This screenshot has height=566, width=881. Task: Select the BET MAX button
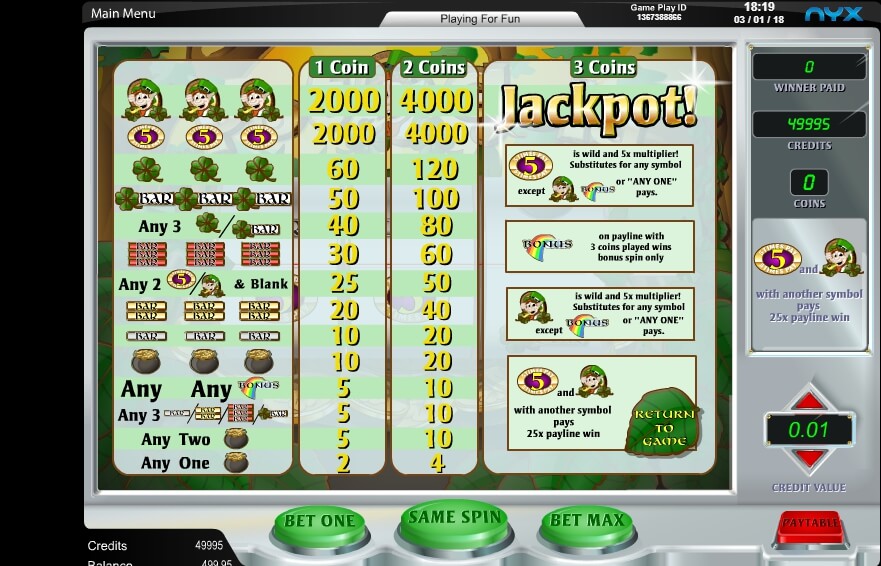[x=587, y=521]
